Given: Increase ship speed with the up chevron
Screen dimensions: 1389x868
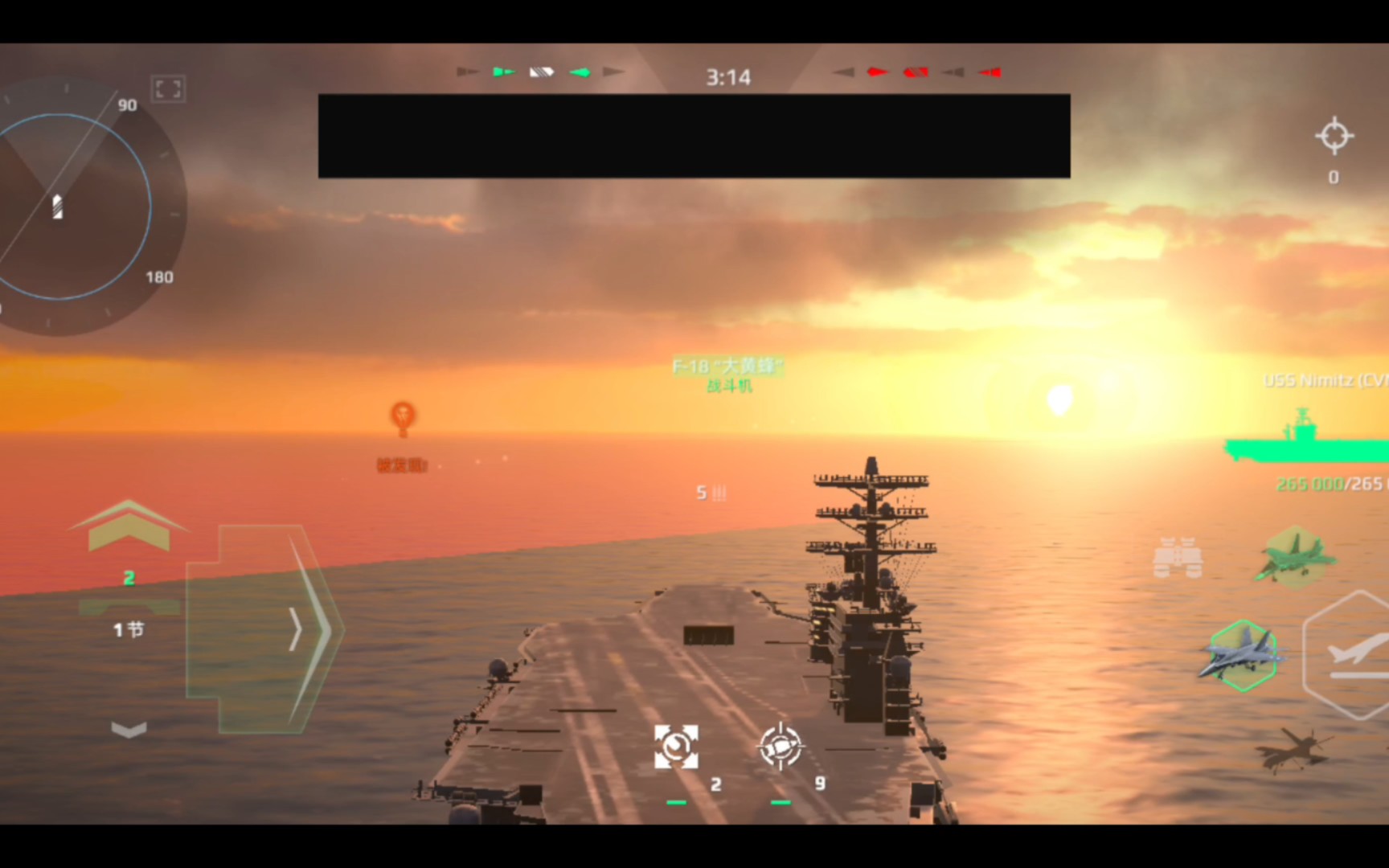Looking at the screenshot, I should tap(129, 526).
